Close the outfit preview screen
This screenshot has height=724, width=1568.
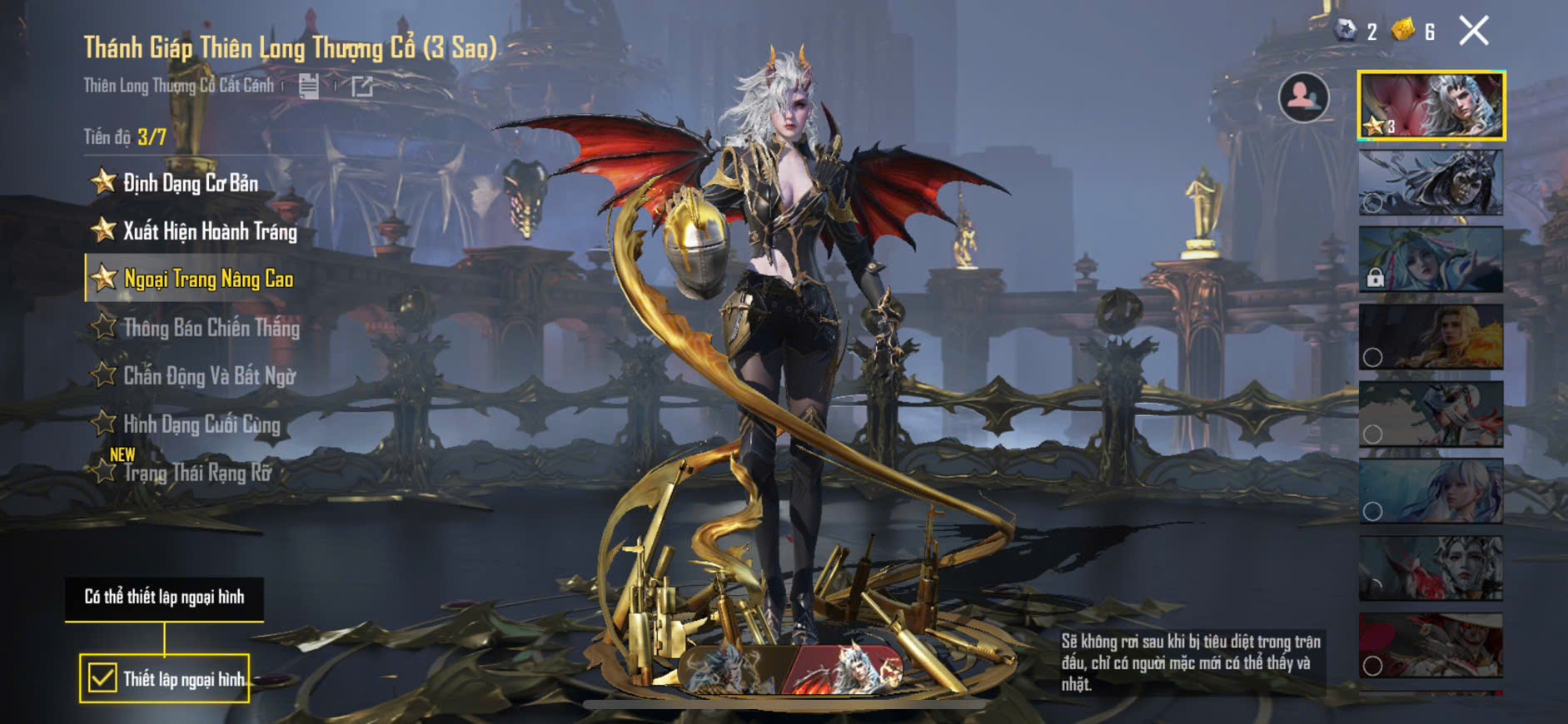(x=1474, y=32)
